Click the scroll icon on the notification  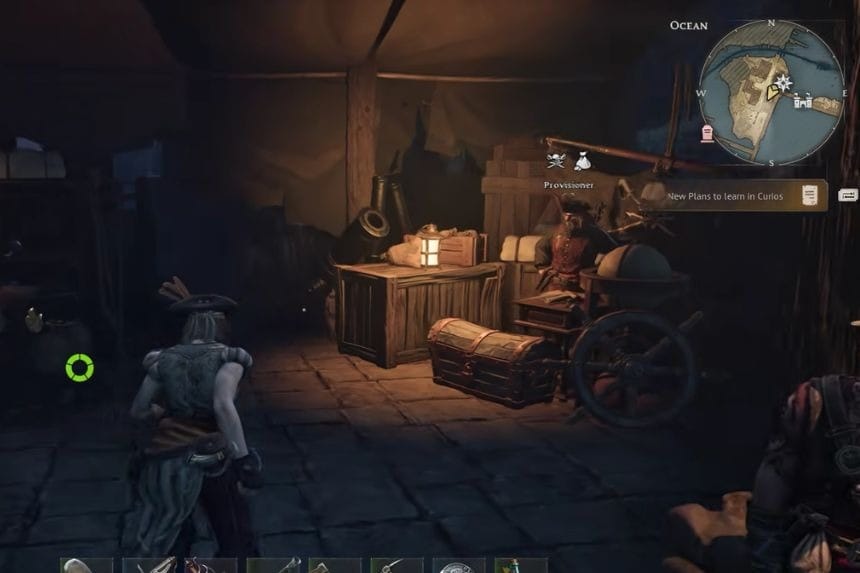(809, 196)
